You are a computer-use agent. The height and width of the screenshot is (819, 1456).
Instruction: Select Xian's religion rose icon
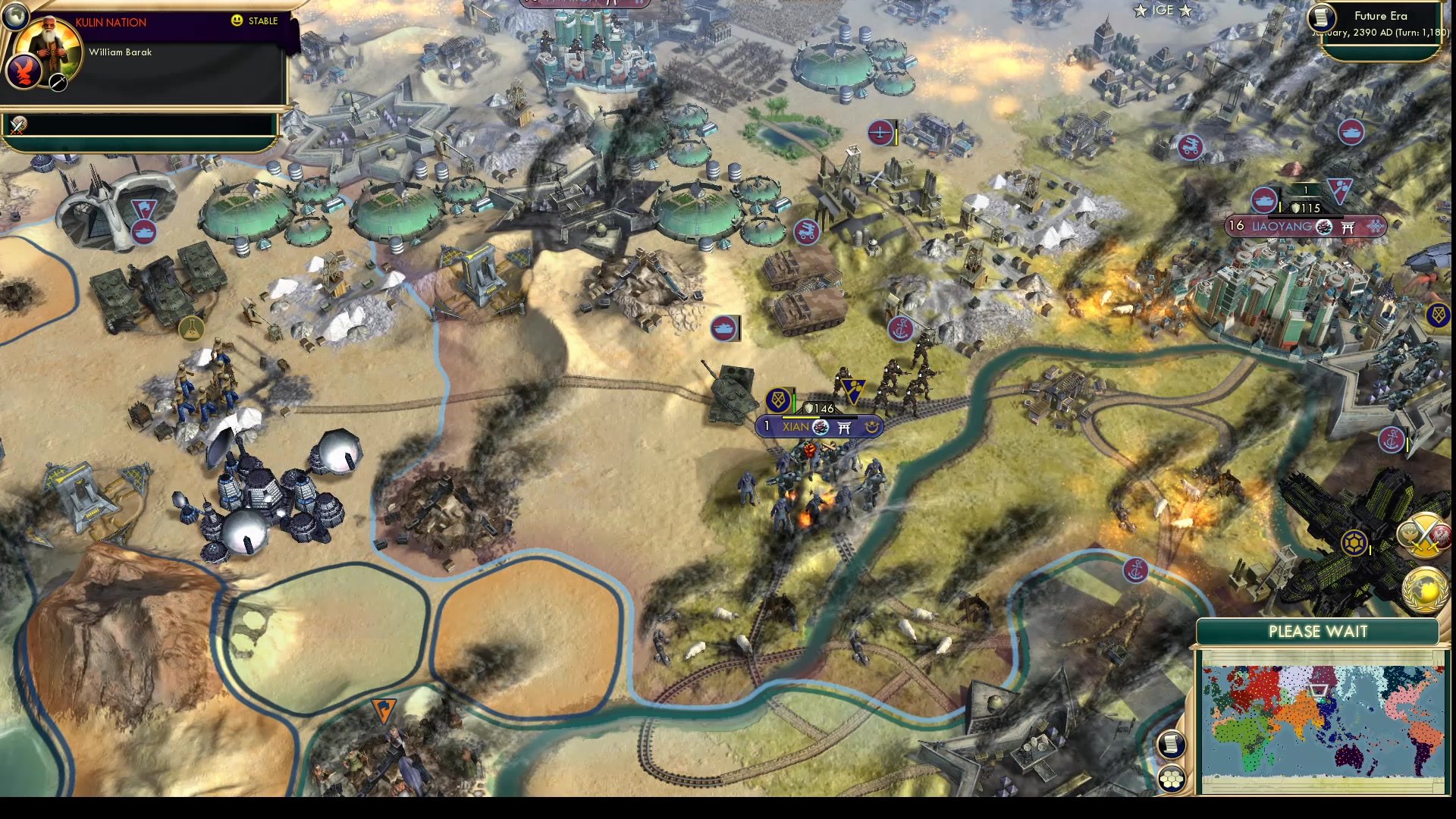click(x=821, y=426)
